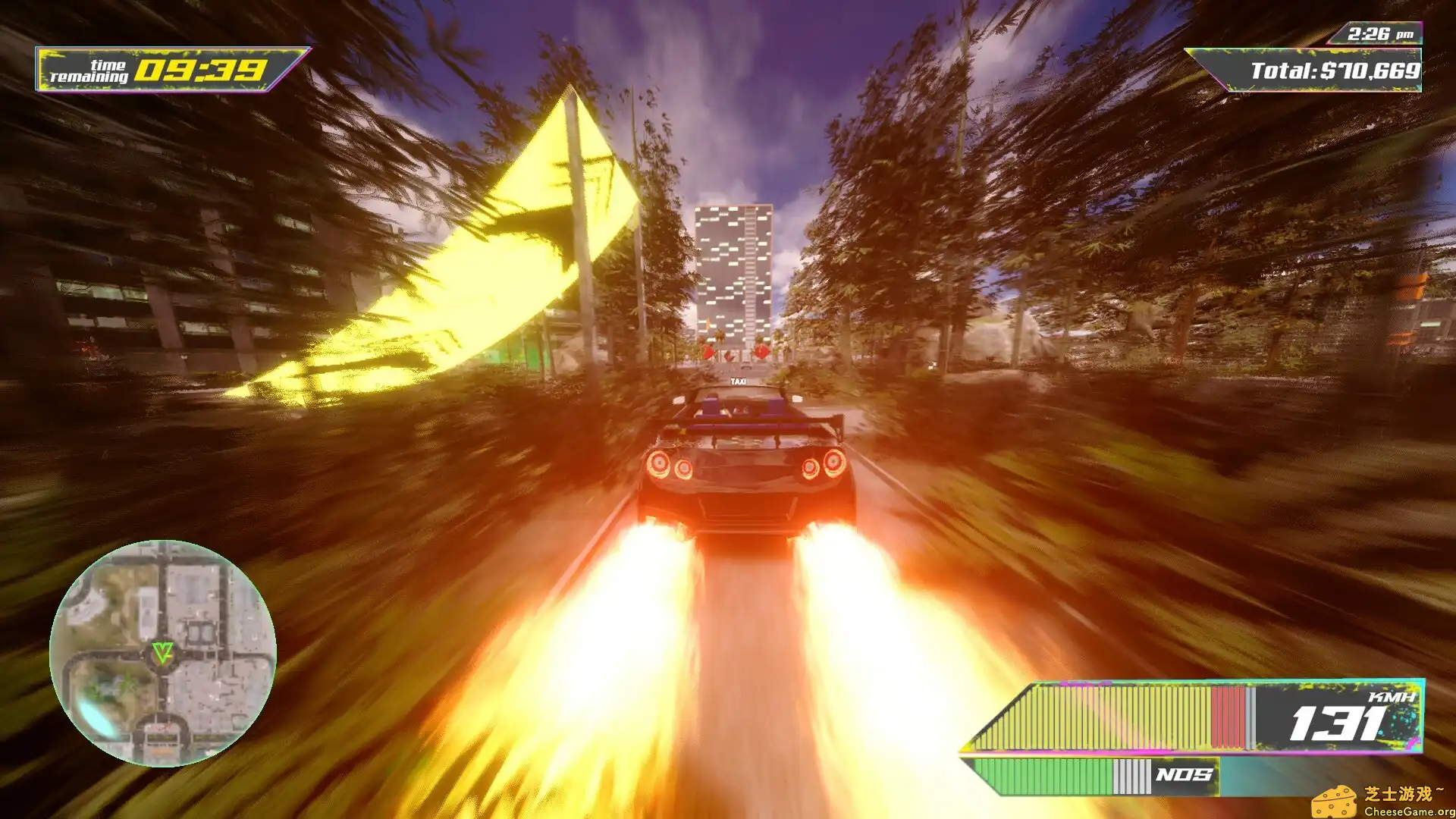Click the TAXI roof sign on the car
The image size is (1456, 819).
(x=739, y=381)
